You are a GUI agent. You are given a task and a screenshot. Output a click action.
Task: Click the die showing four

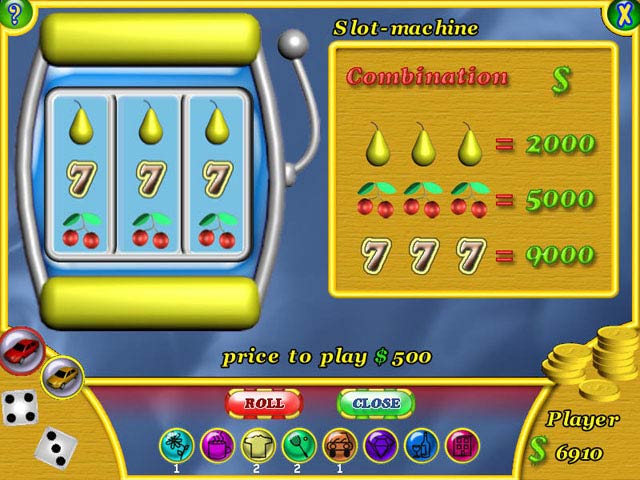point(19,407)
